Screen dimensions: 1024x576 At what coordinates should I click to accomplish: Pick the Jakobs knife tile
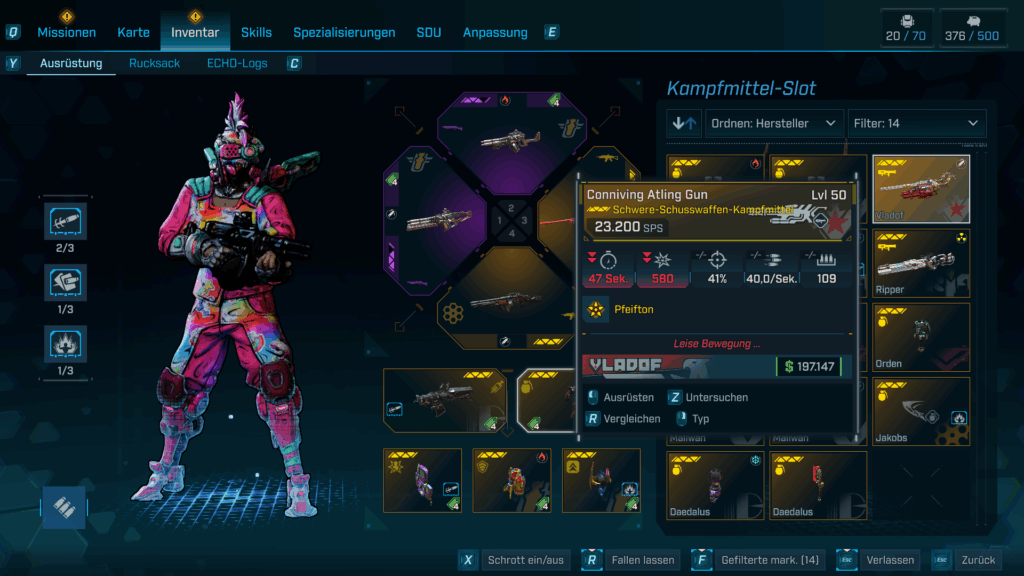(x=921, y=411)
